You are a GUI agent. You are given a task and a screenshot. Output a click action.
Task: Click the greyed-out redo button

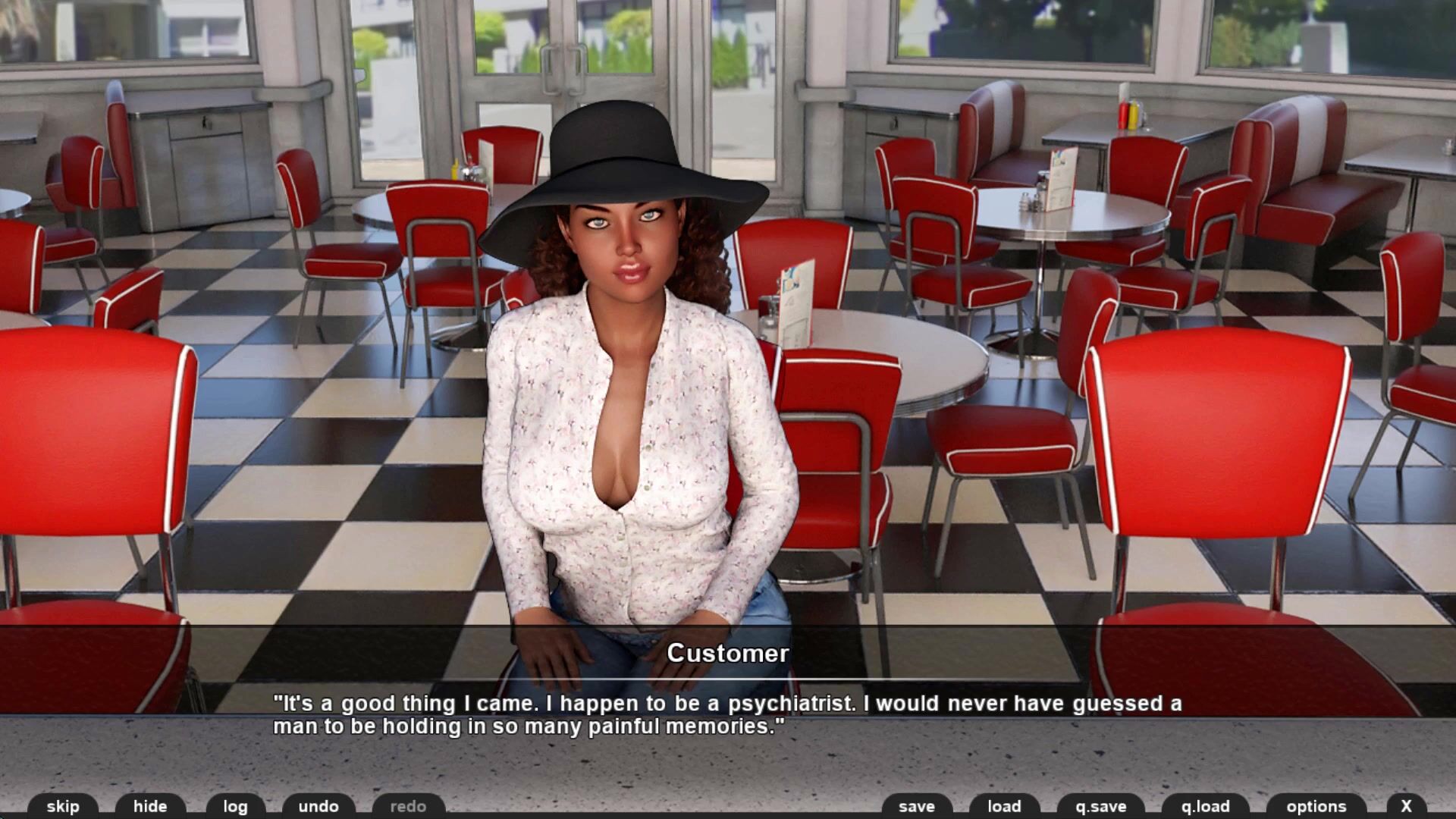coord(408,806)
